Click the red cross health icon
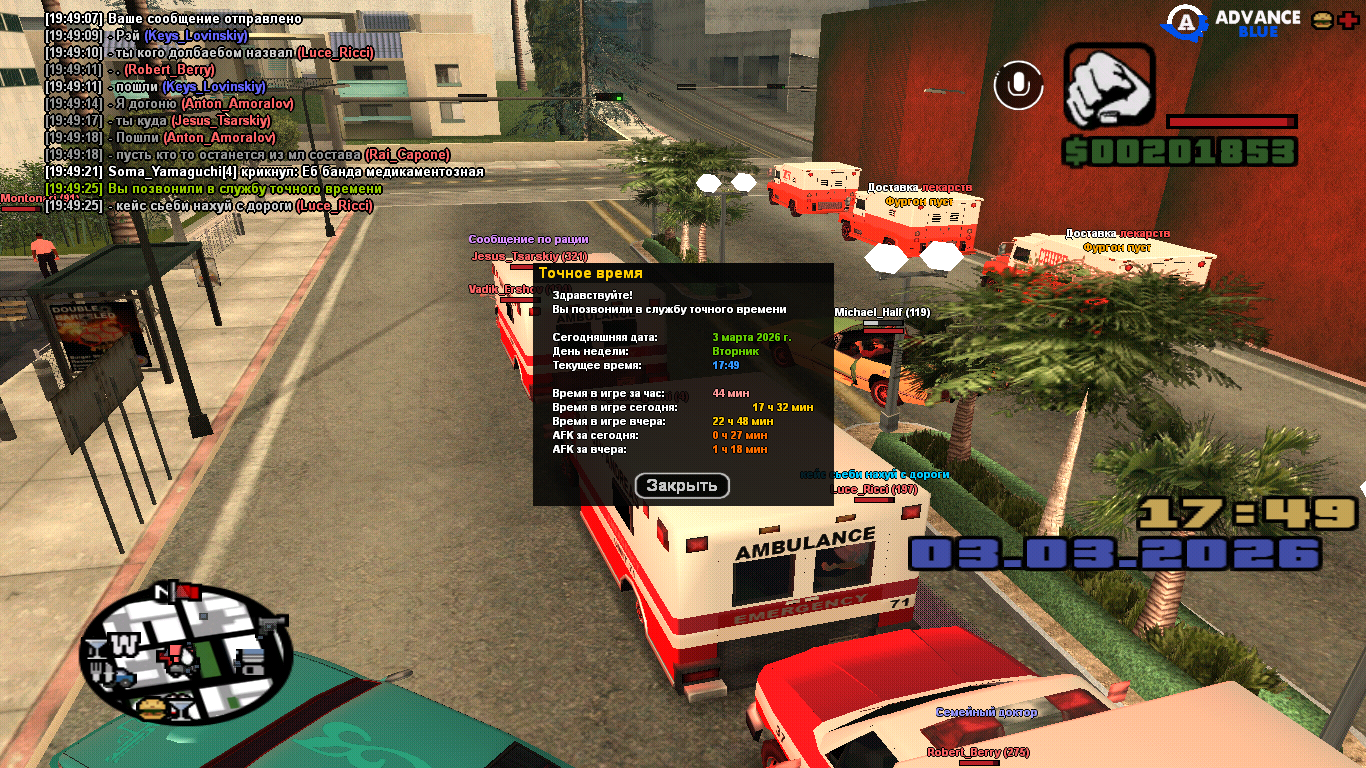Screen dimensions: 1366x768 [x=1346, y=20]
